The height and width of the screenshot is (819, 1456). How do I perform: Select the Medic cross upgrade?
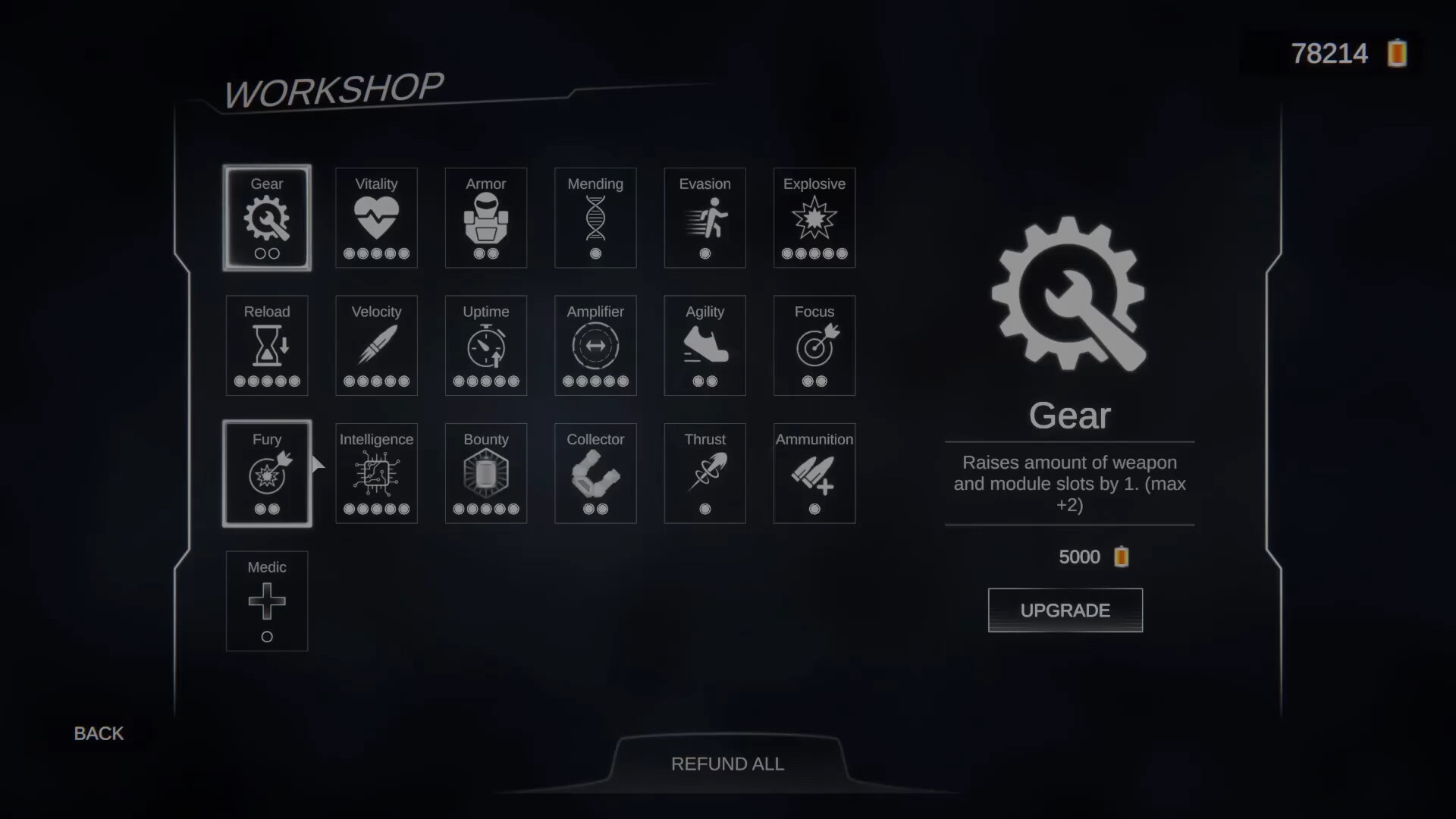(266, 601)
